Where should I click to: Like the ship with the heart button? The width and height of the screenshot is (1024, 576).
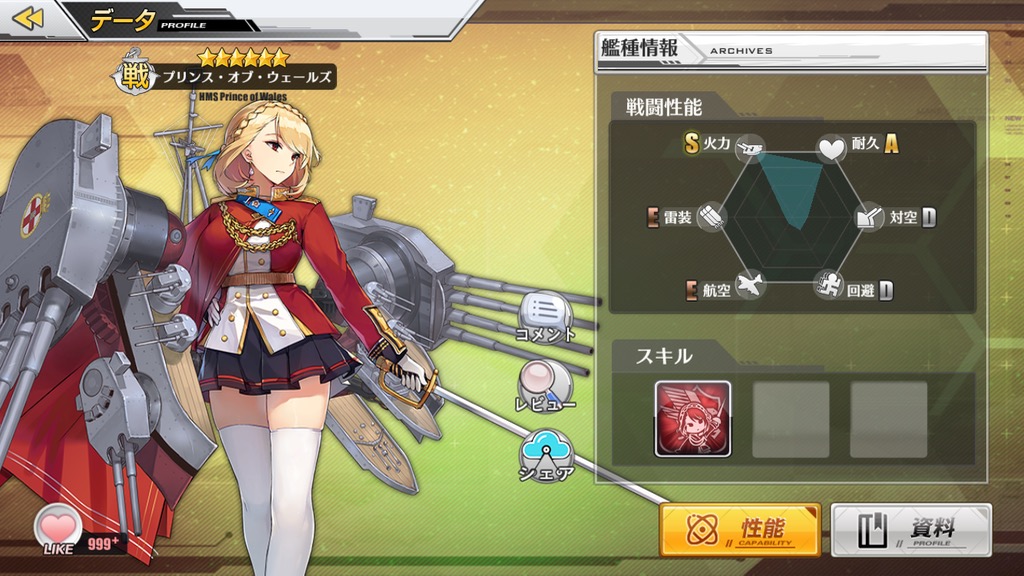(59, 524)
